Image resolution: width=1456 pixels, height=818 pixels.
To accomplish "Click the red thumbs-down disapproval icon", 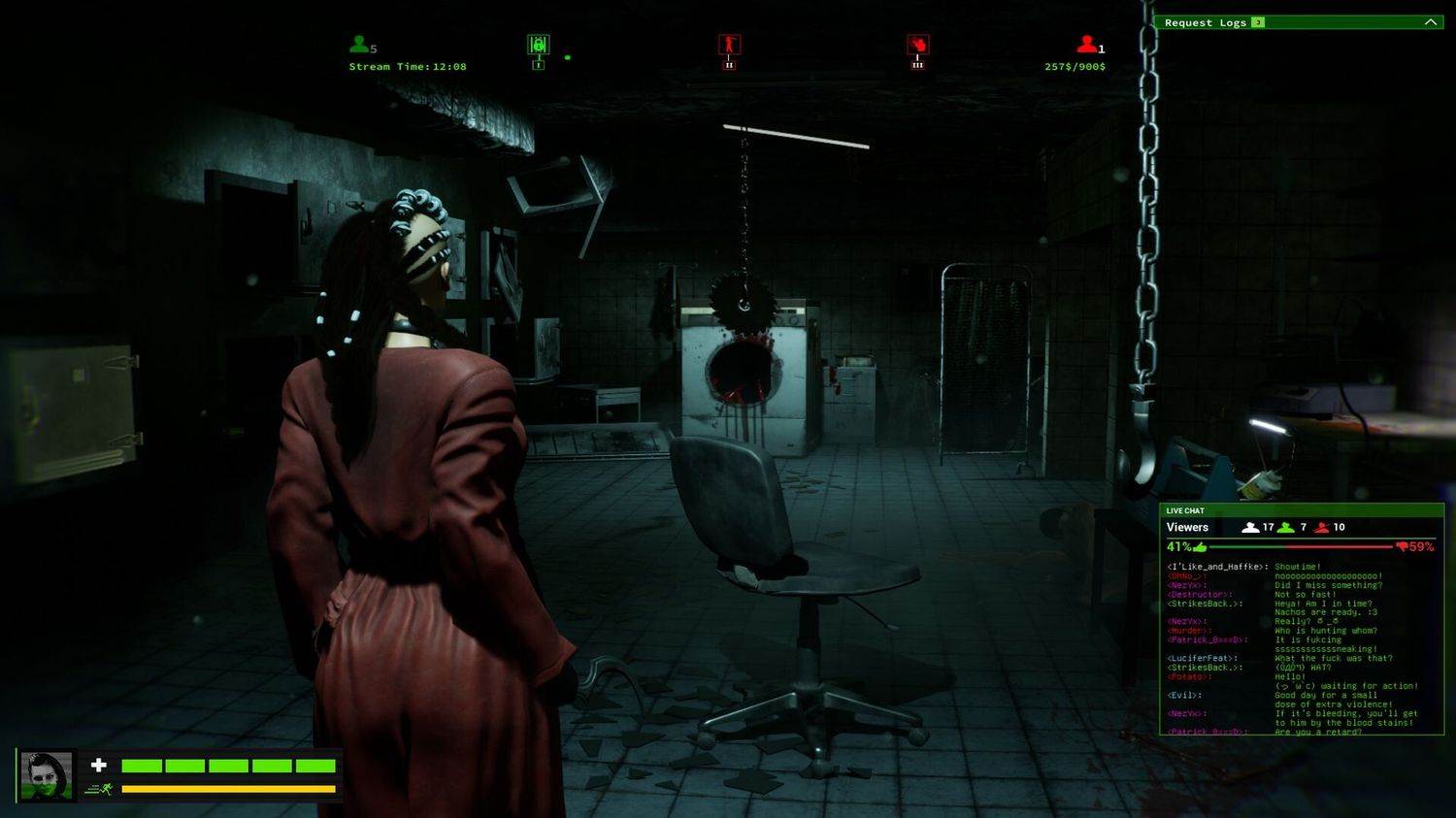I will (1402, 547).
